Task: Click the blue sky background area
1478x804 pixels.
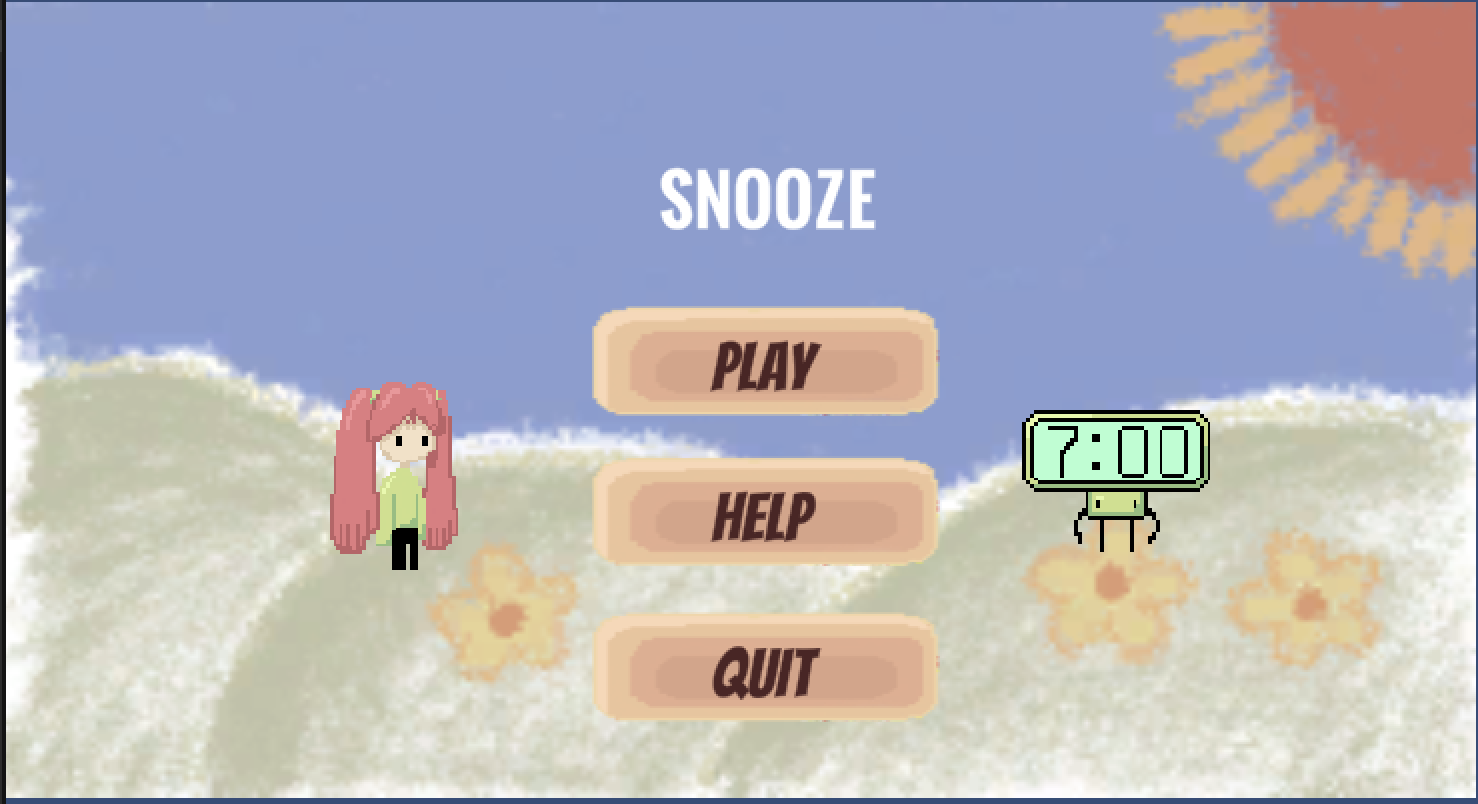Action: [200, 150]
